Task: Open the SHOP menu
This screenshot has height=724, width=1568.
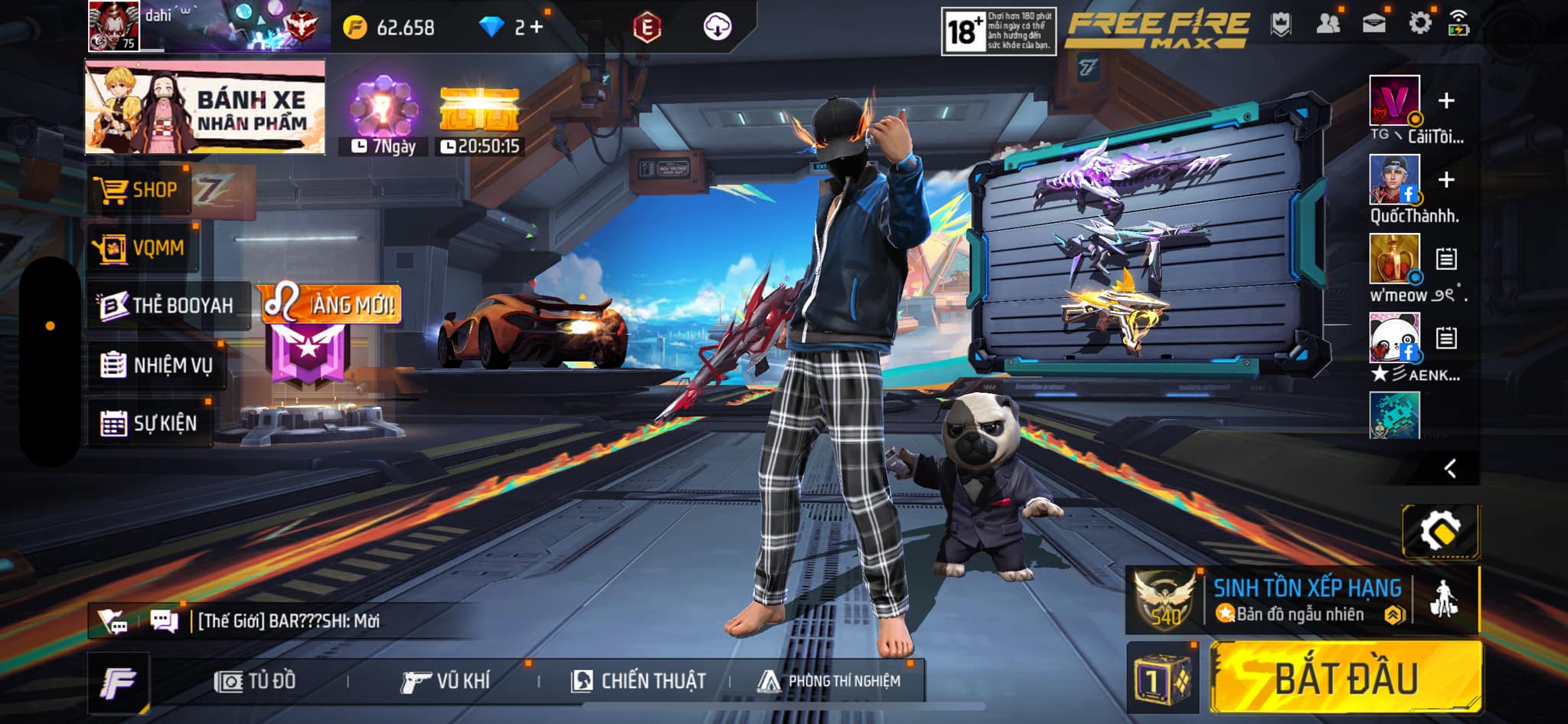Action: [x=139, y=189]
